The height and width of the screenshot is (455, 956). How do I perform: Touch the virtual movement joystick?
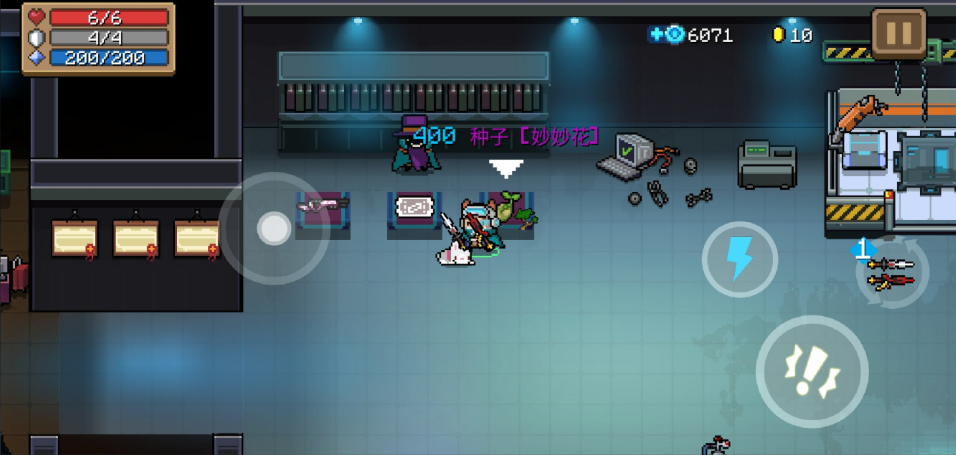pos(273,229)
